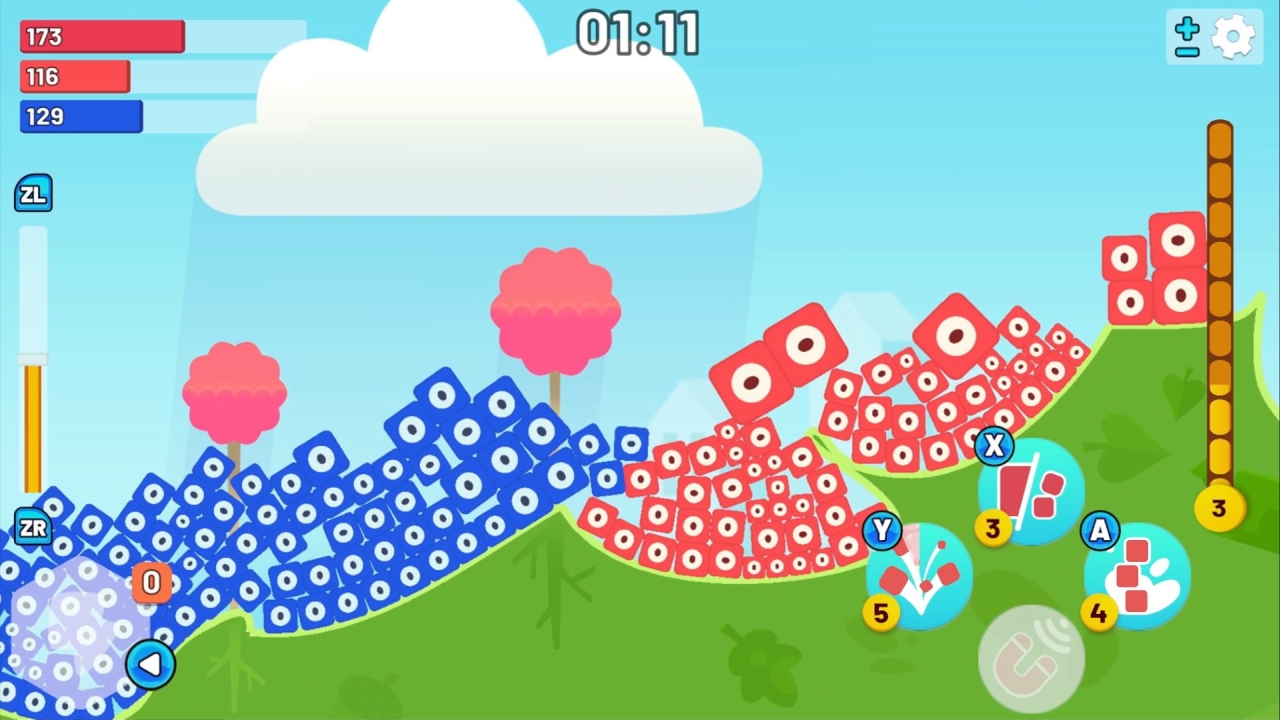This screenshot has width=1280, height=720.
Task: Click the yellow charge gauge on the left
Action: point(33,430)
